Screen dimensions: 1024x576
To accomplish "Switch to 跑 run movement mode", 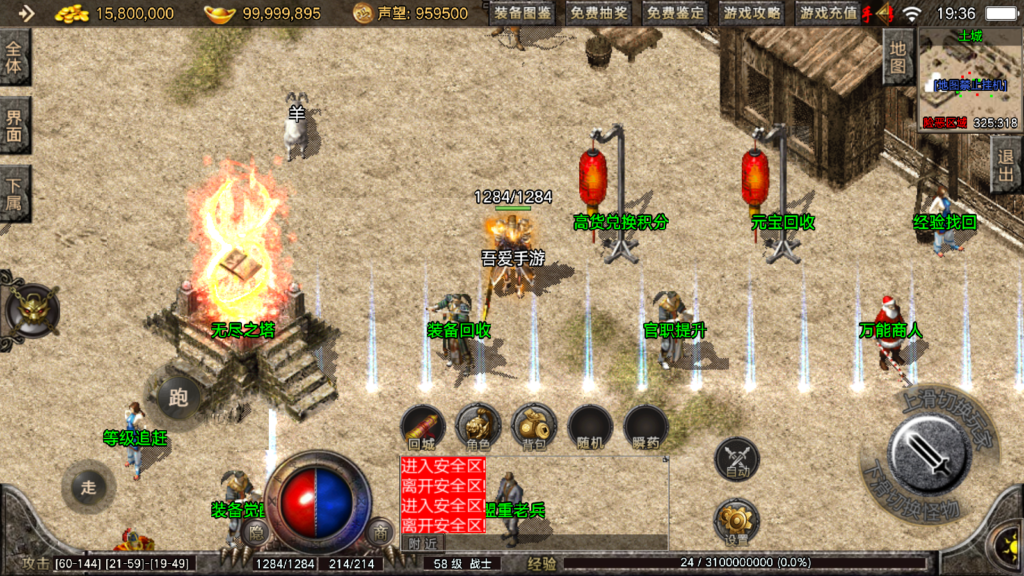I will click(x=178, y=398).
